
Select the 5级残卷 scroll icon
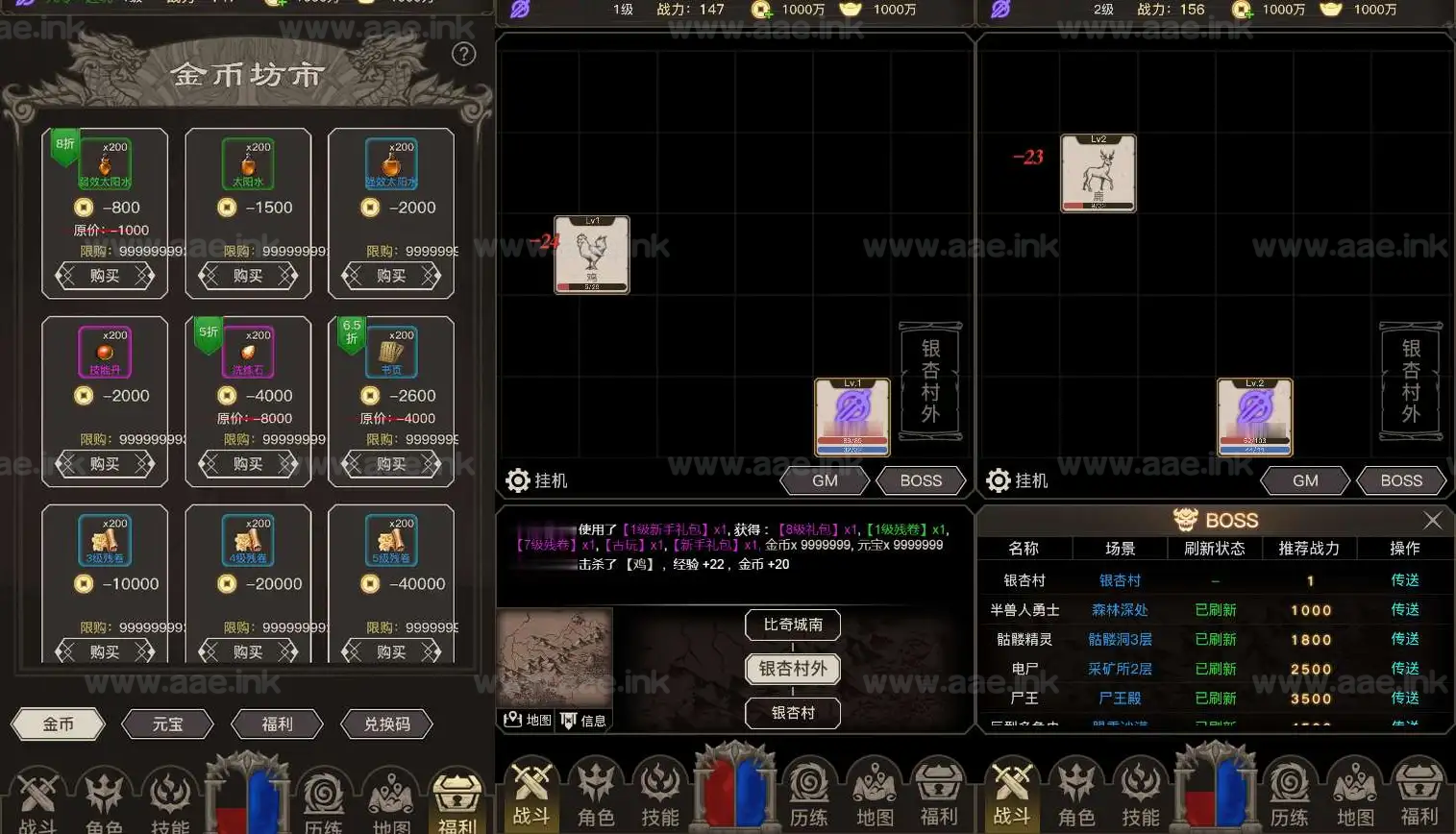coord(391,540)
